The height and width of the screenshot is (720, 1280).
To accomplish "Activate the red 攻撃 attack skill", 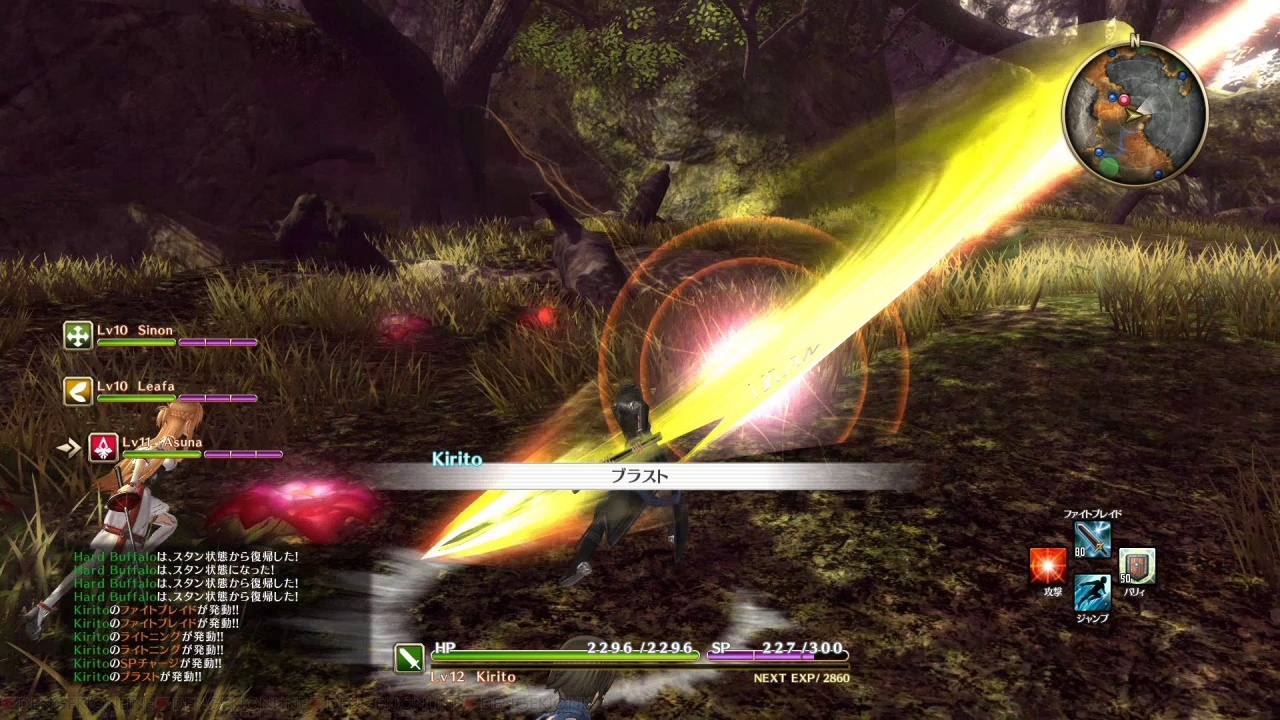I will point(1048,566).
